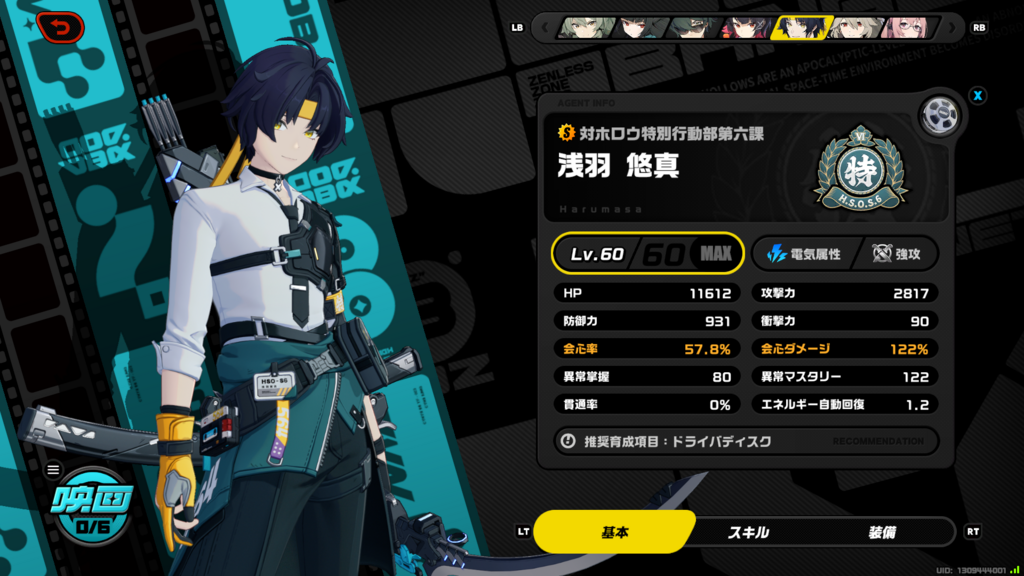Show the 電気属性 attribute details
This screenshot has height=576, width=1024.
pyautogui.click(x=803, y=254)
